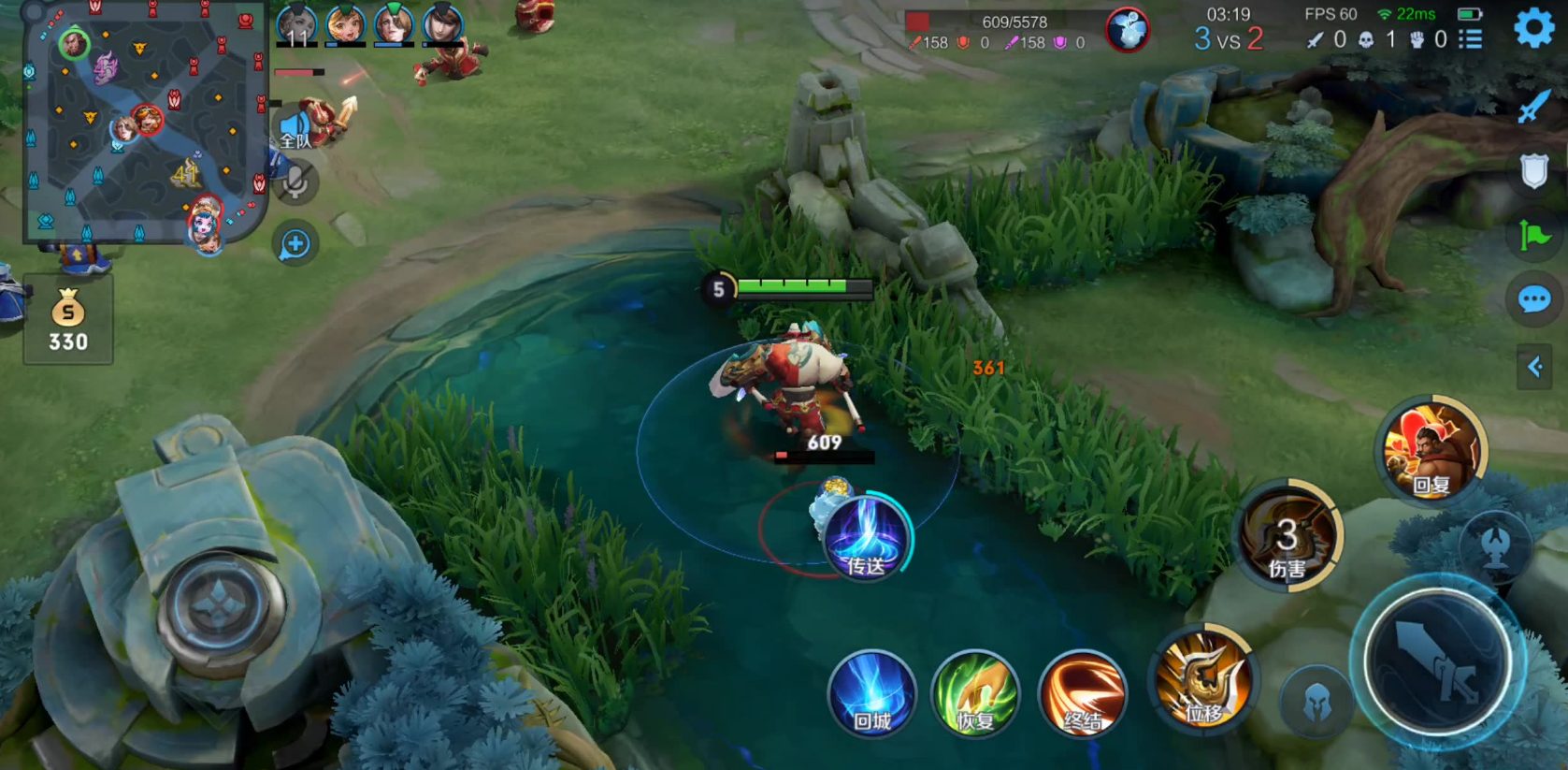
Task: Send the shield defend signal
Action: tap(1533, 171)
